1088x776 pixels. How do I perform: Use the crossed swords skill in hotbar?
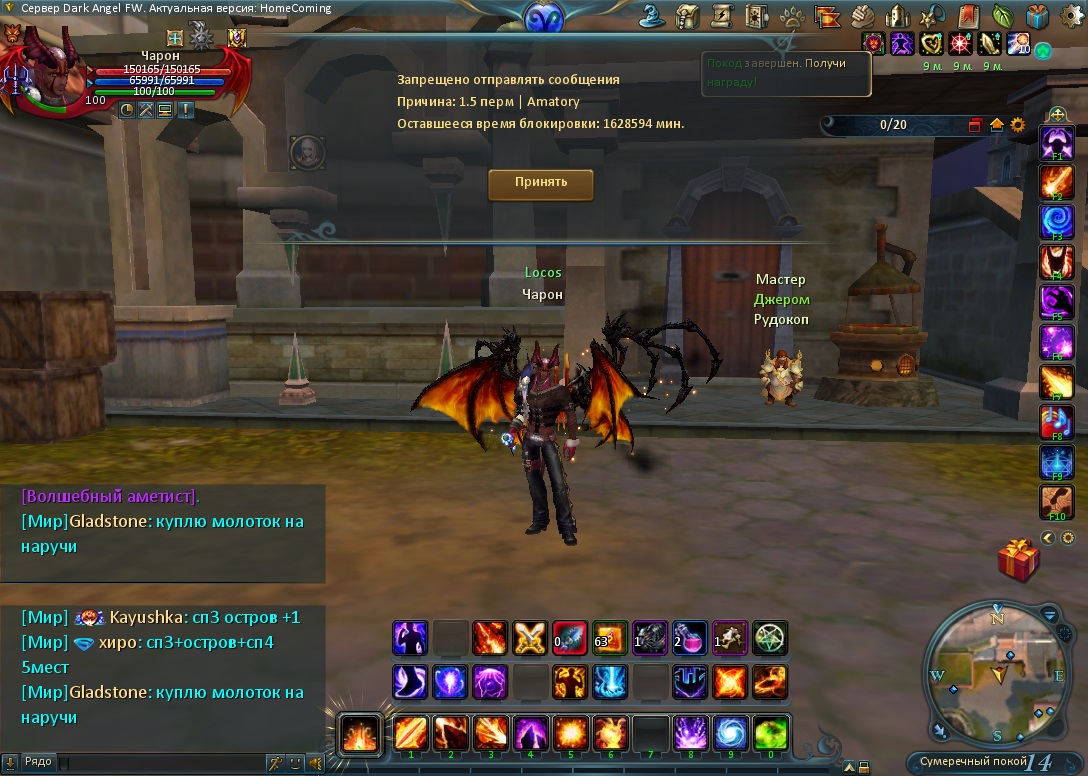[x=529, y=638]
